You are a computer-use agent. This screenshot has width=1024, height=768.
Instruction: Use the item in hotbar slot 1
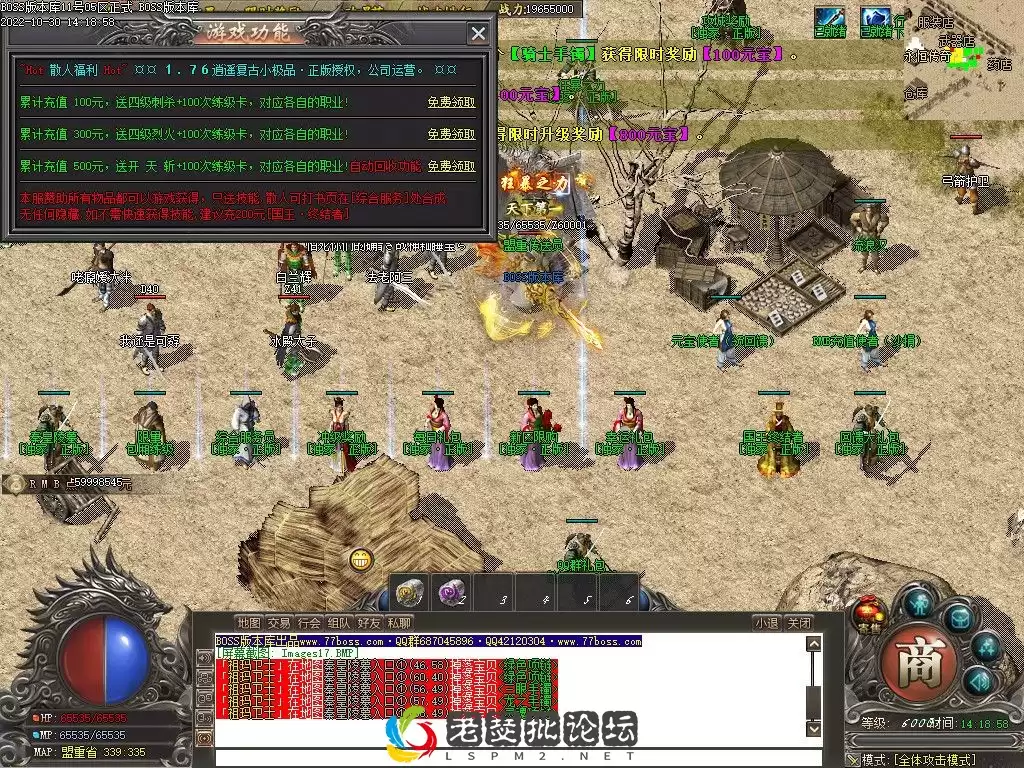[x=408, y=592]
